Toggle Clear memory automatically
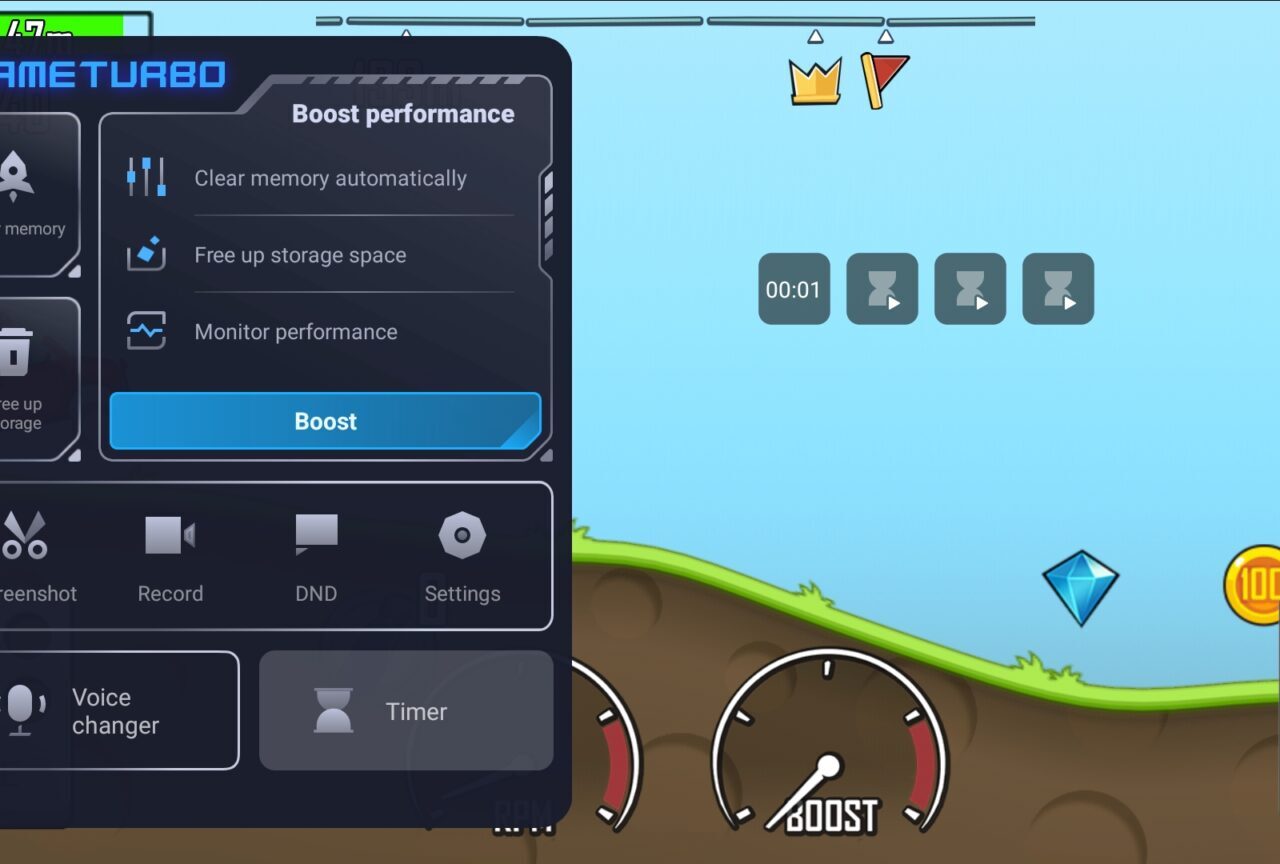This screenshot has width=1280, height=864. coord(330,178)
